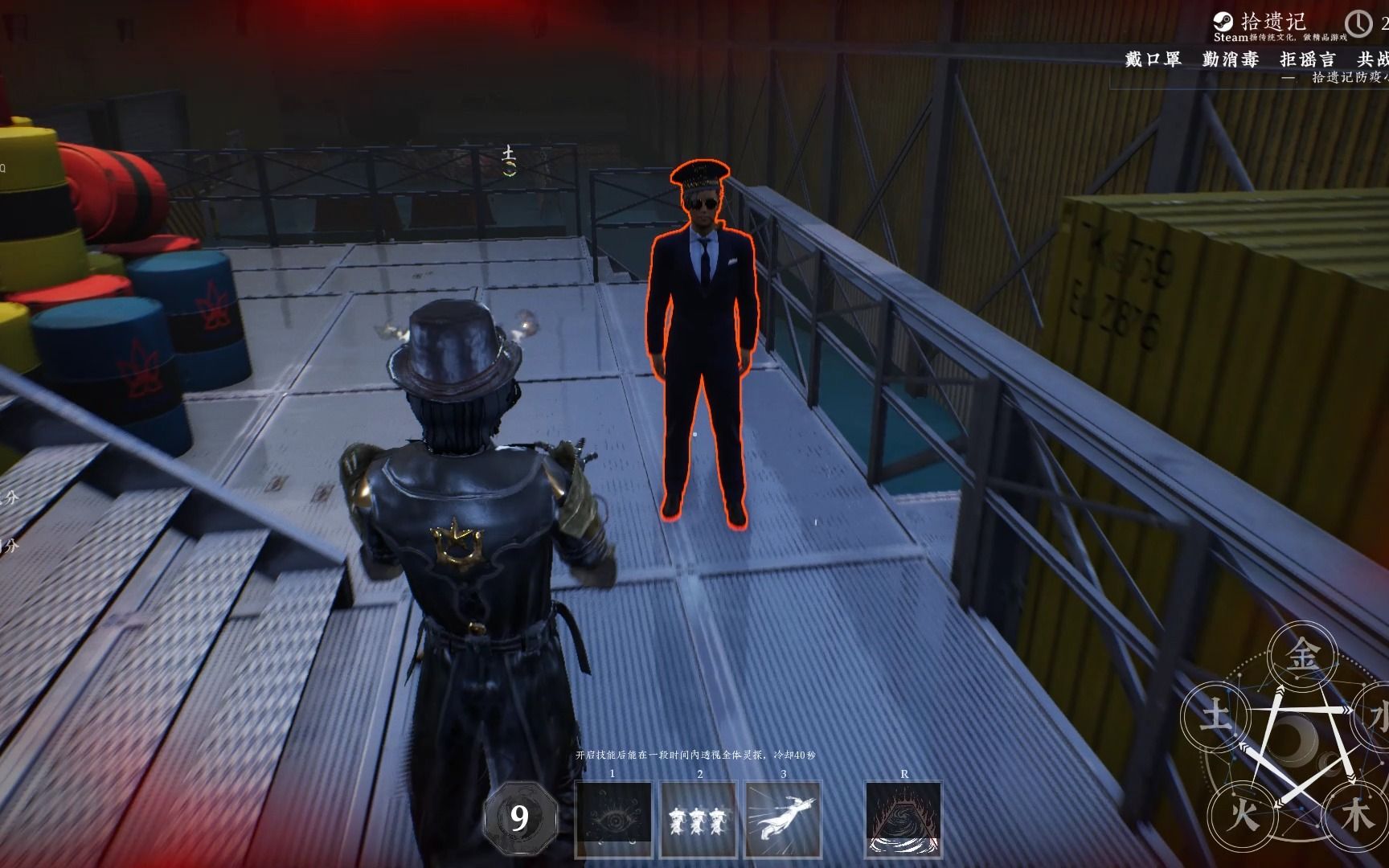Click the octagonal badge showing 9
The height and width of the screenshot is (868, 1389).
(x=519, y=818)
